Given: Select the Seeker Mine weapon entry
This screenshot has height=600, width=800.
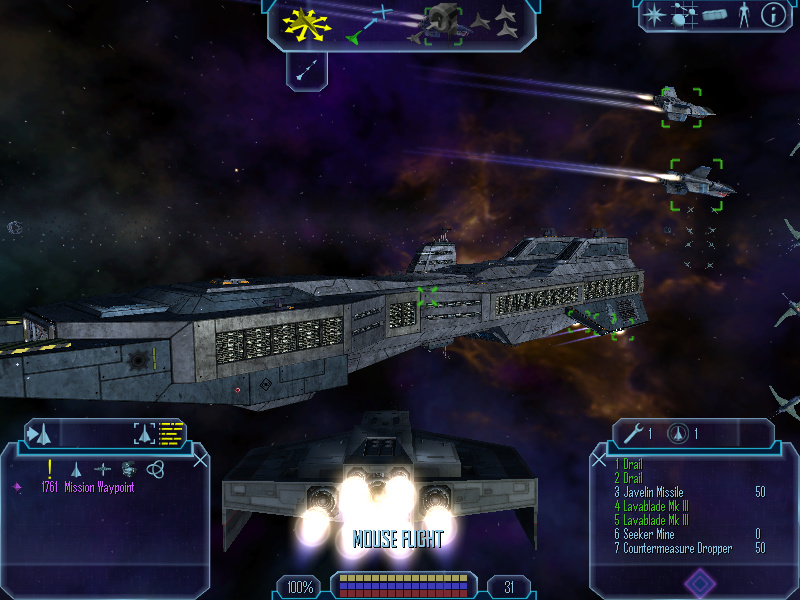Looking at the screenshot, I should [x=650, y=534].
